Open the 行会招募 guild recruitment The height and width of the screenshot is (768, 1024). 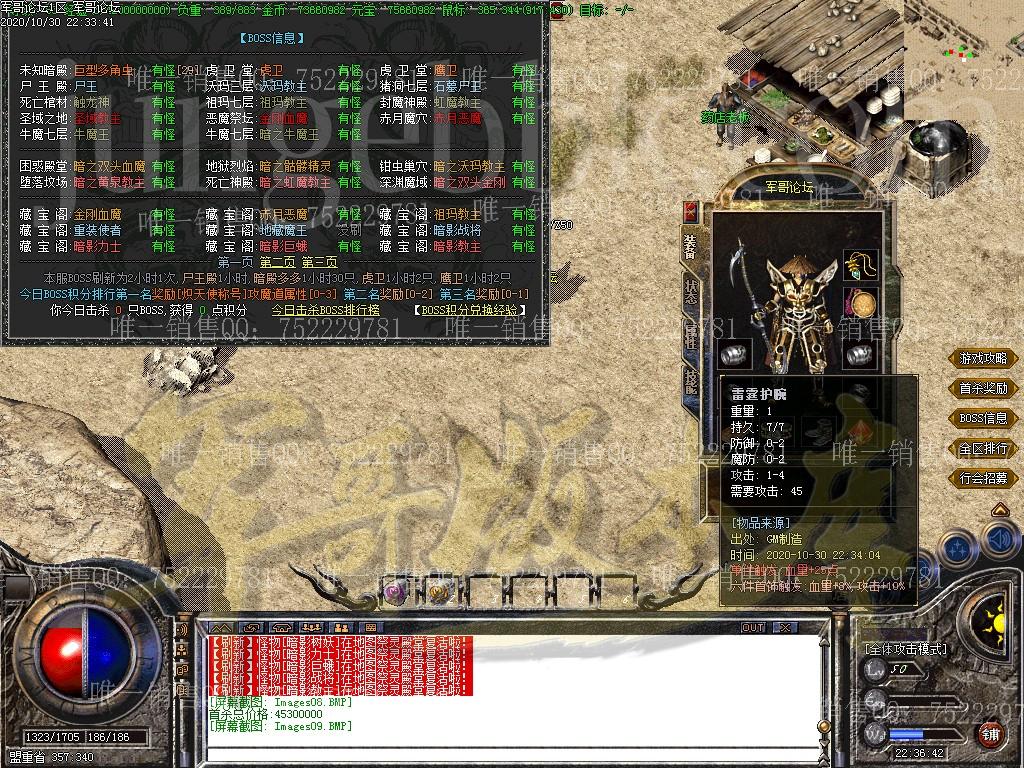pyautogui.click(x=983, y=478)
